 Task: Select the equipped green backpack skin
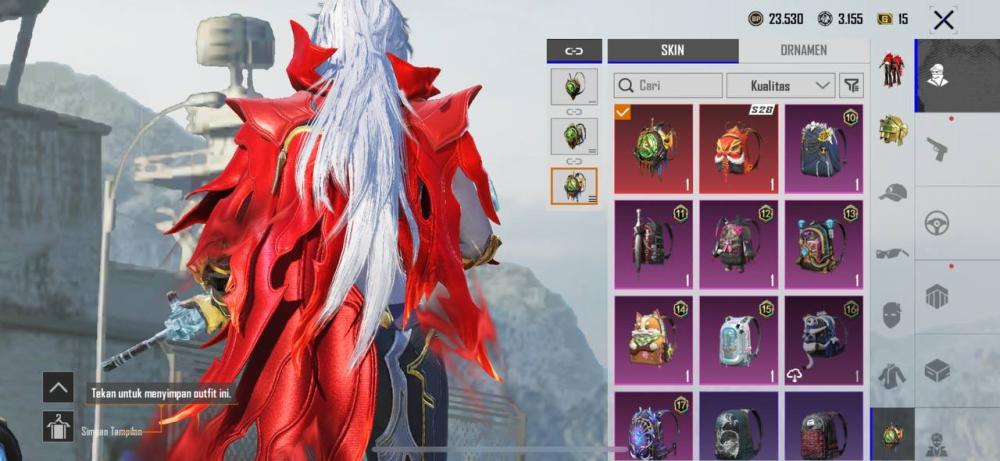click(653, 149)
